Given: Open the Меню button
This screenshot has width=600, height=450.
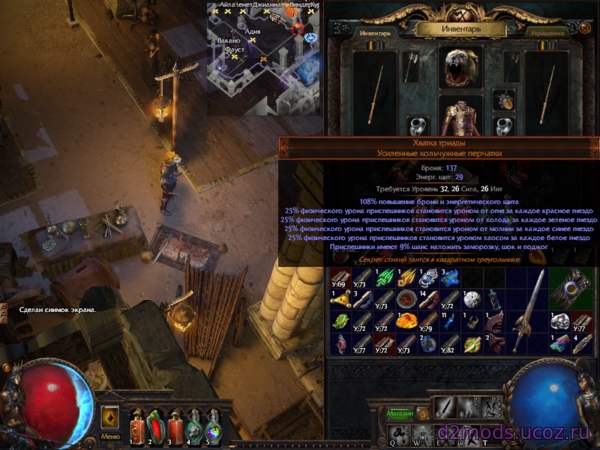Looking at the screenshot, I should pos(111,436).
